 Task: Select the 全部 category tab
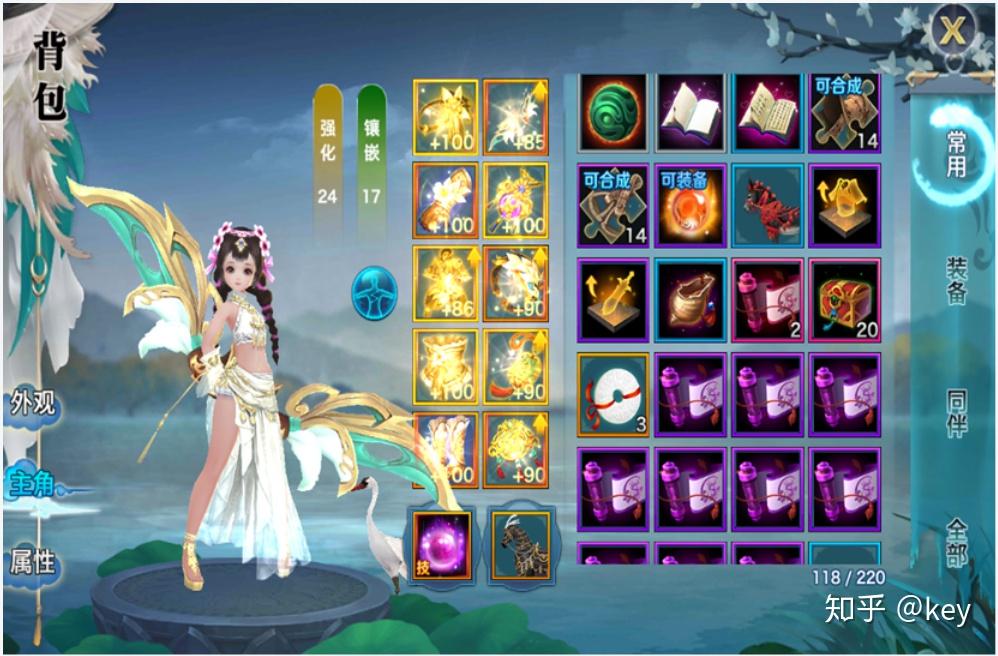957,540
